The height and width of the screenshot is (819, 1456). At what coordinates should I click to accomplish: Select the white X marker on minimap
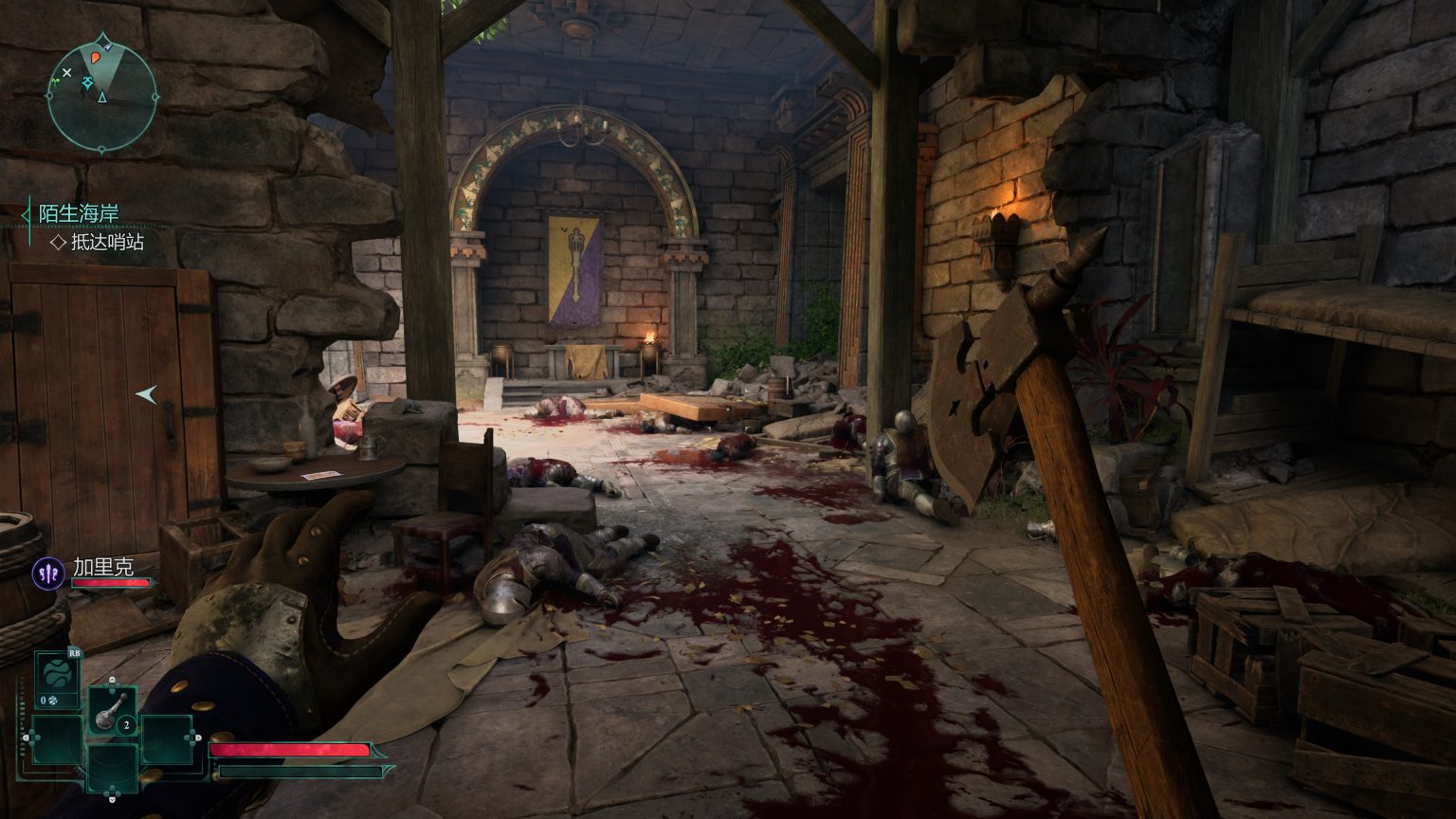[x=66, y=72]
